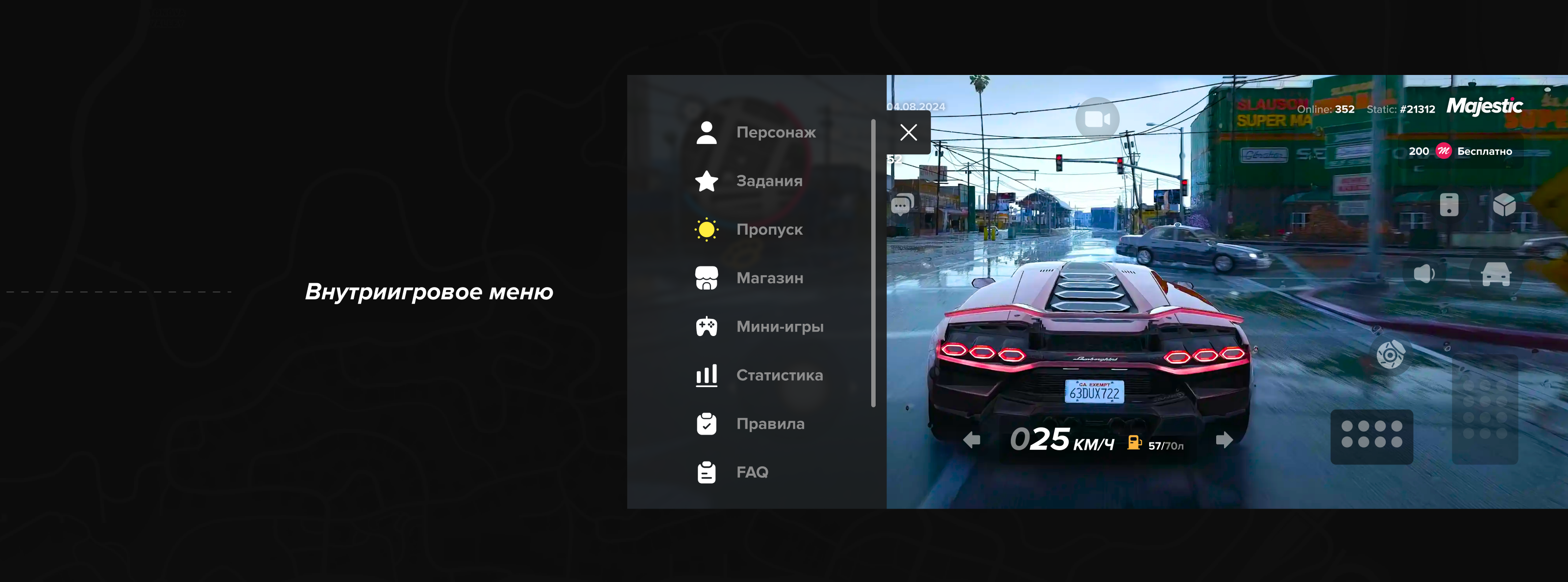The height and width of the screenshot is (582, 1568).
Task: Activate the brake disc button
Action: tap(1390, 354)
